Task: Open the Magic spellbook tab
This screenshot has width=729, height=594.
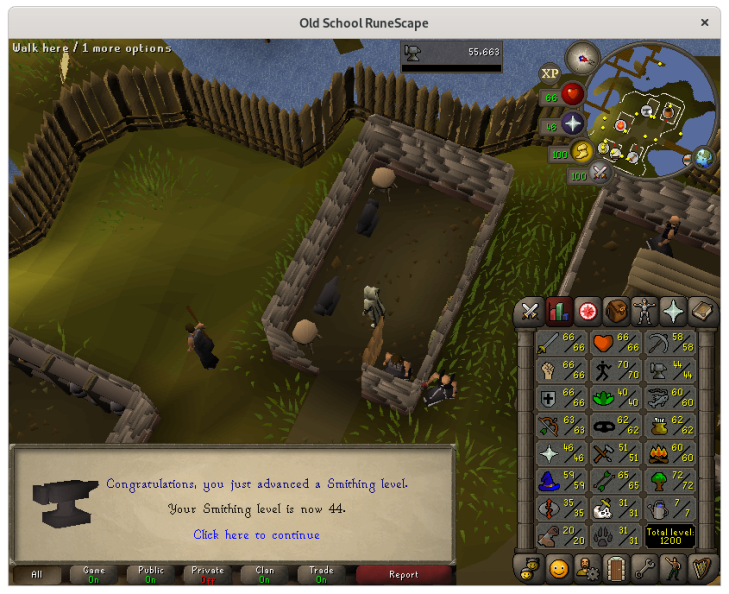Action: 703,311
